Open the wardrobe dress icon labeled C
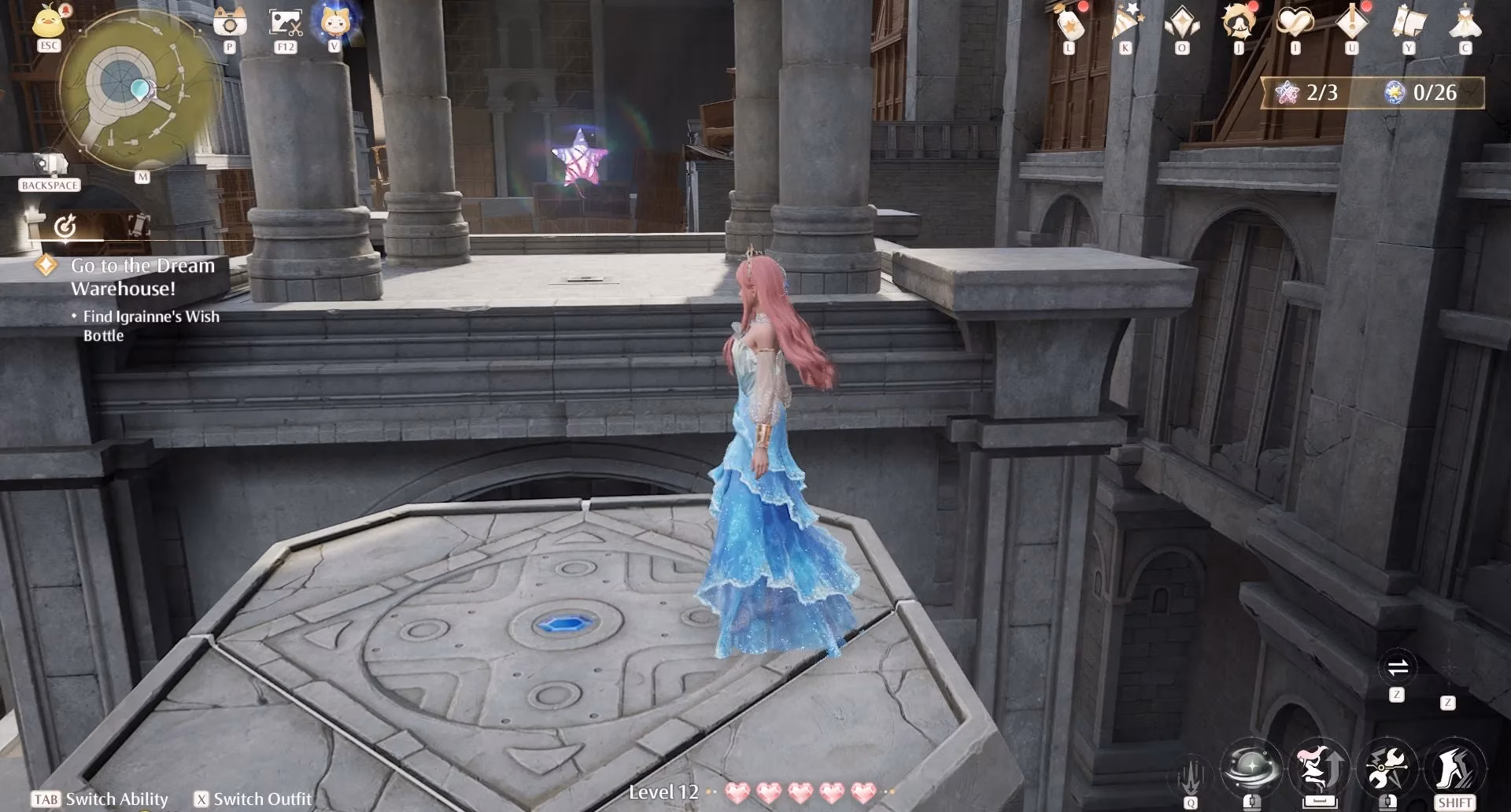This screenshot has width=1511, height=812. click(x=1466, y=20)
